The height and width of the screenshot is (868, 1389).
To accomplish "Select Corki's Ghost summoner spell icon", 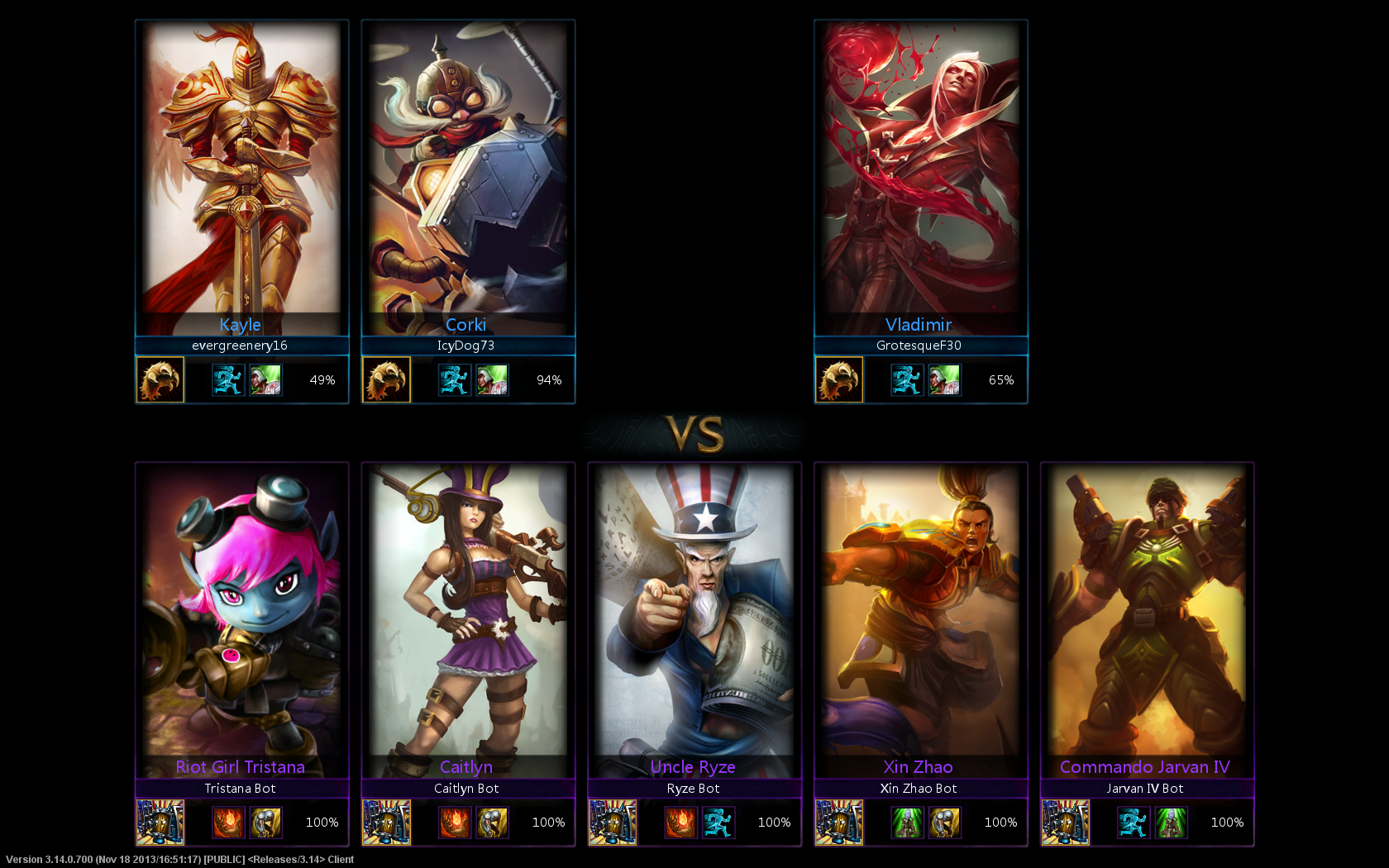I will point(454,379).
